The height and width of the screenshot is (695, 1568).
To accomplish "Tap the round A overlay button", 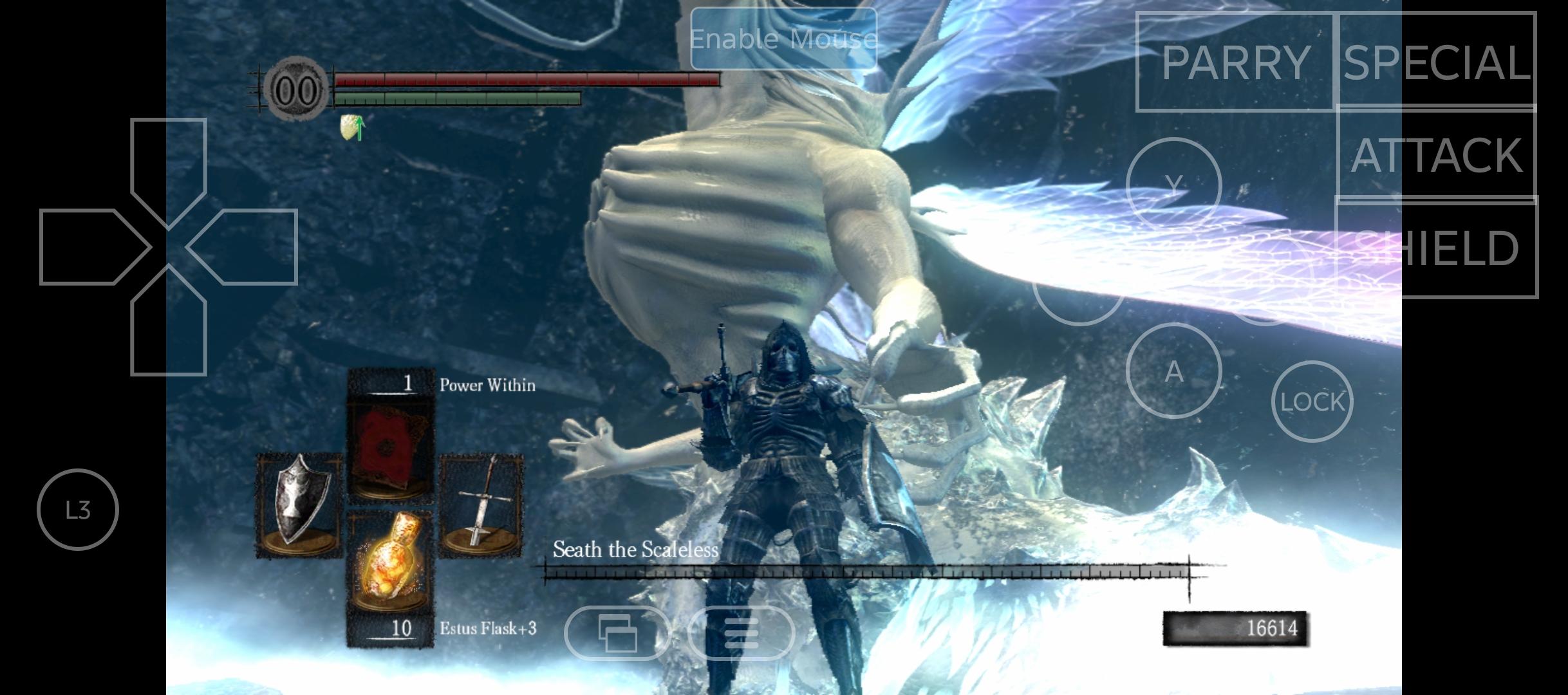I will click(x=1174, y=371).
